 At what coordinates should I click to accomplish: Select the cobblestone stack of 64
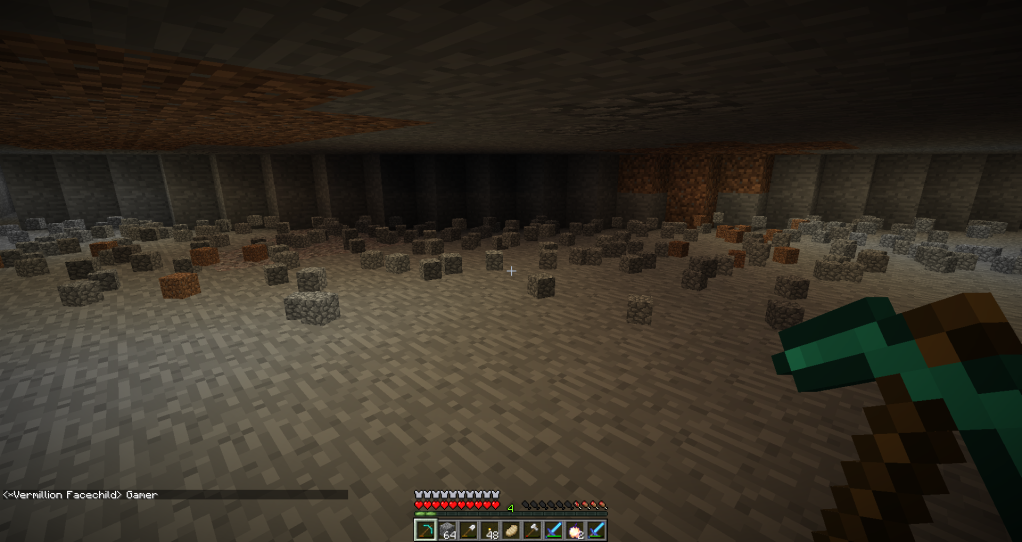447,530
